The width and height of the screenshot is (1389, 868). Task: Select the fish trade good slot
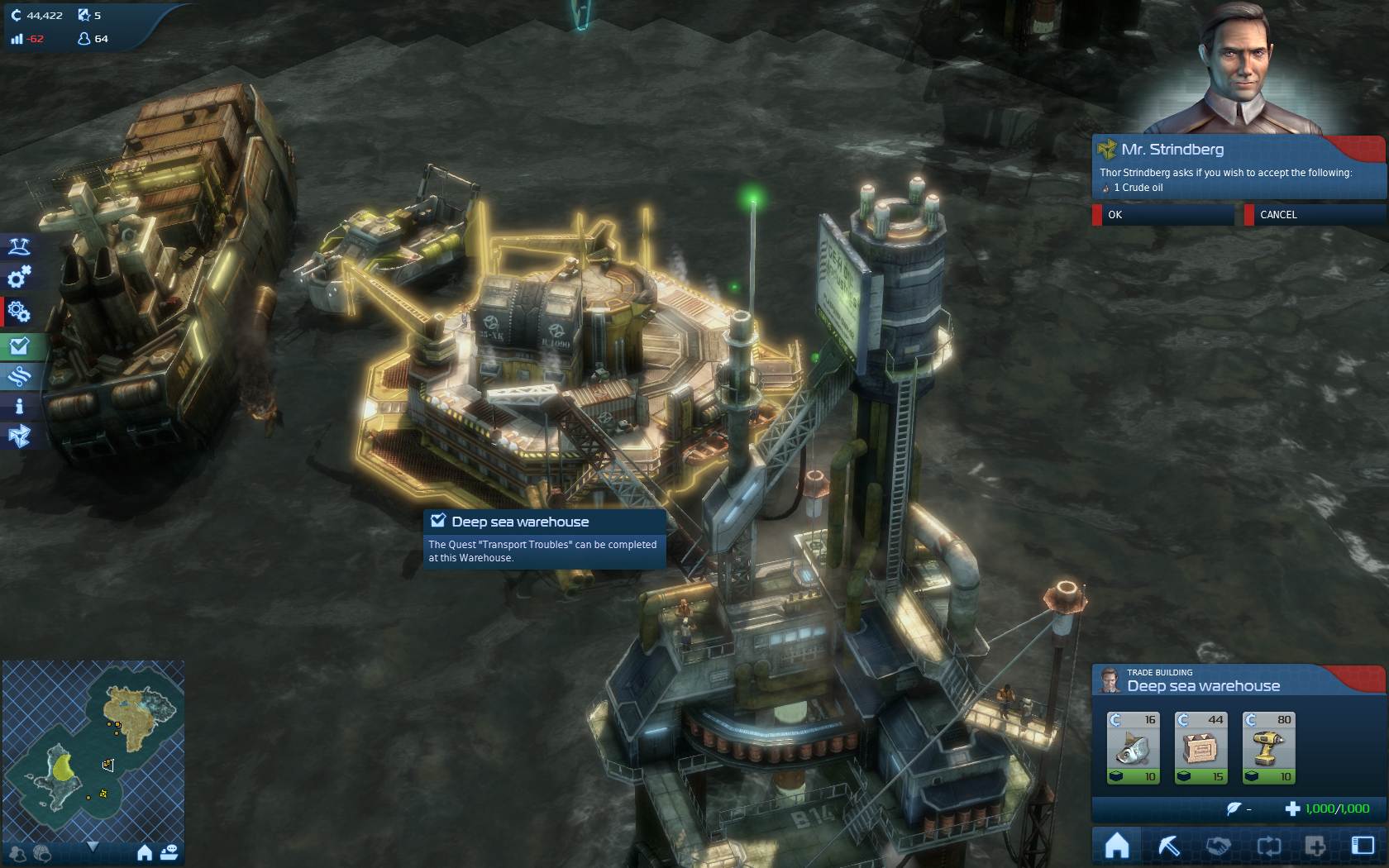point(1134,747)
